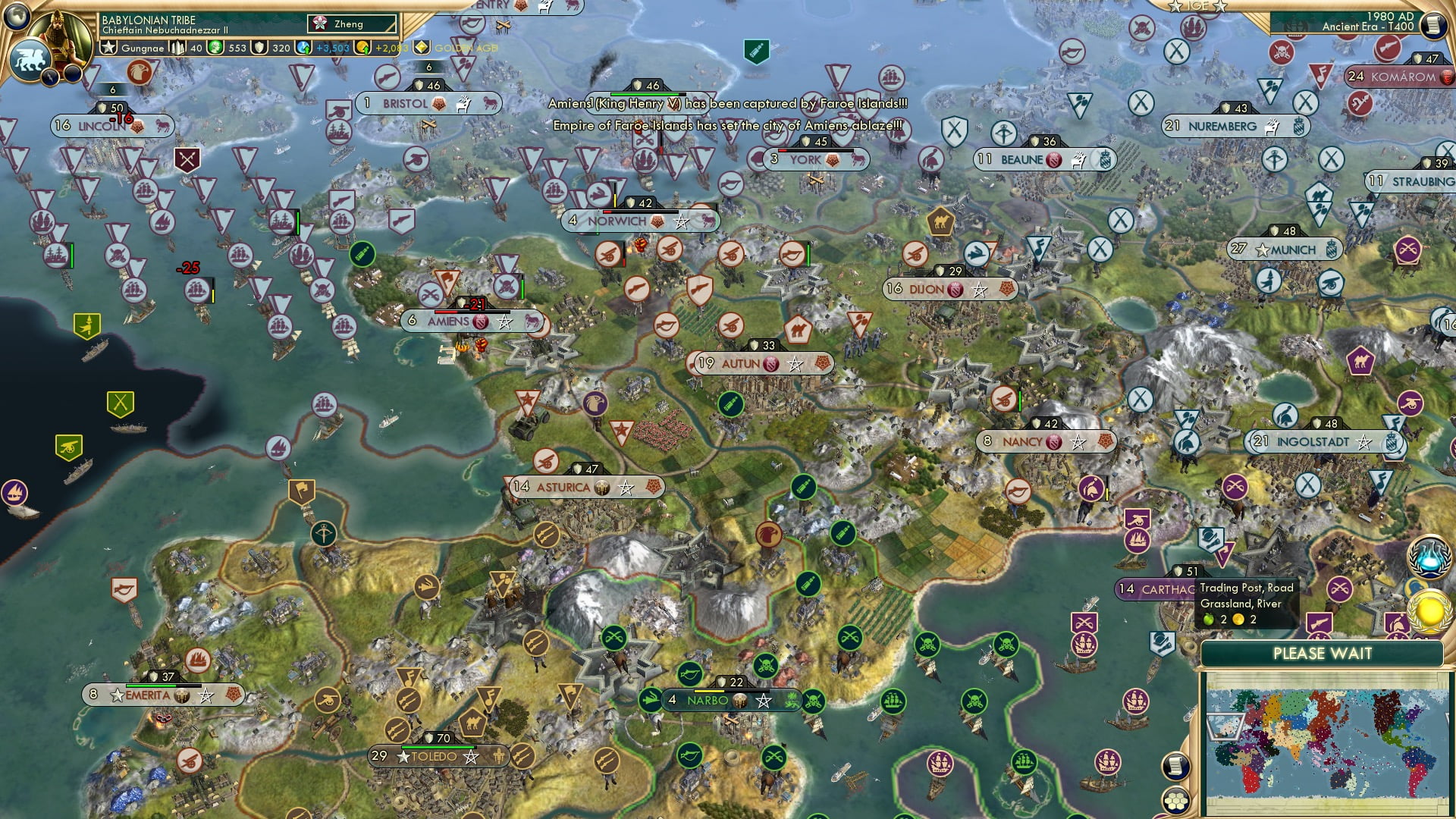Select the Gungnae capital star icon
This screenshot has height=819, width=1456.
[x=109, y=47]
